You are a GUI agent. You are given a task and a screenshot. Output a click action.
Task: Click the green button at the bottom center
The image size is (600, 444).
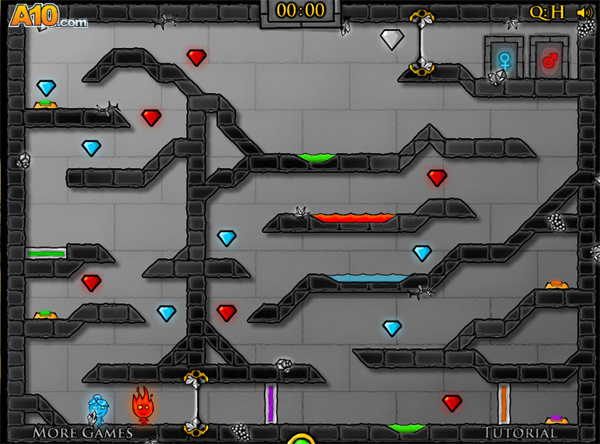[x=300, y=439]
